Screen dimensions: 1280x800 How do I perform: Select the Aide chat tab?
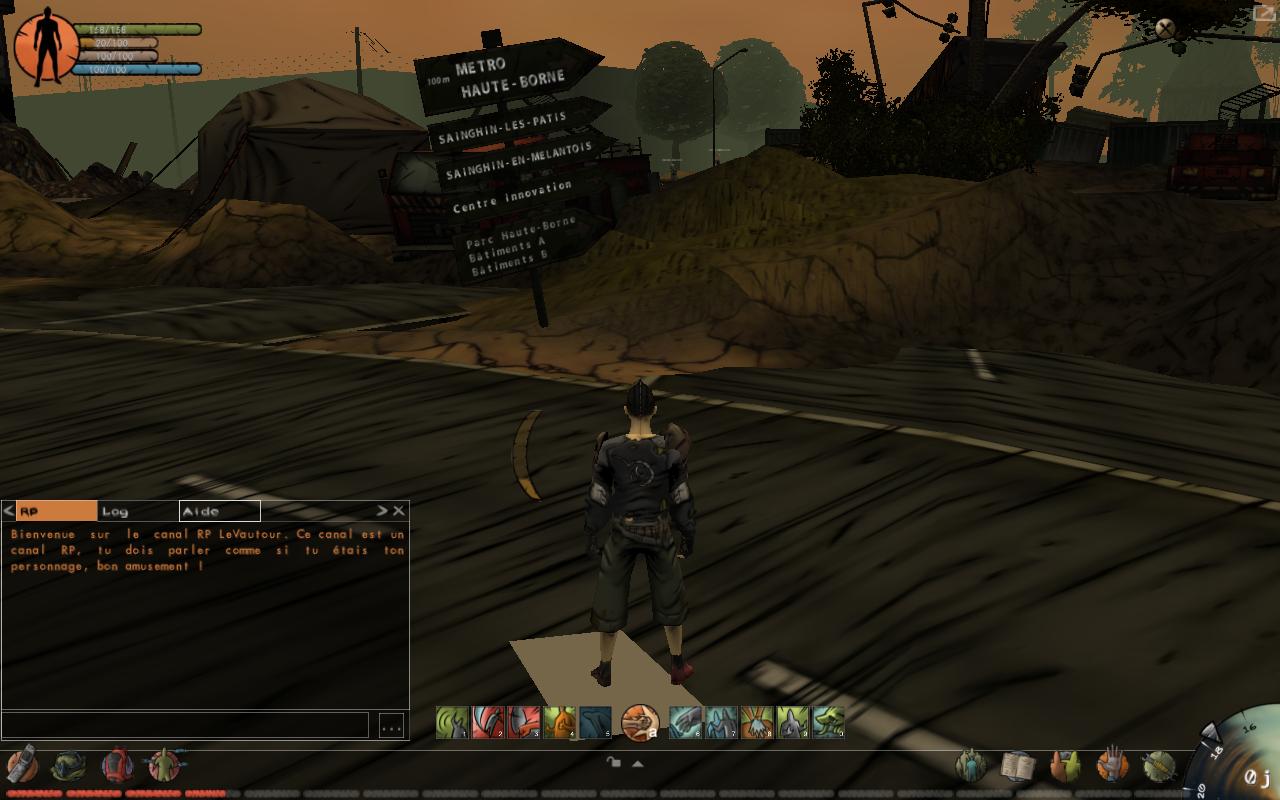point(219,511)
